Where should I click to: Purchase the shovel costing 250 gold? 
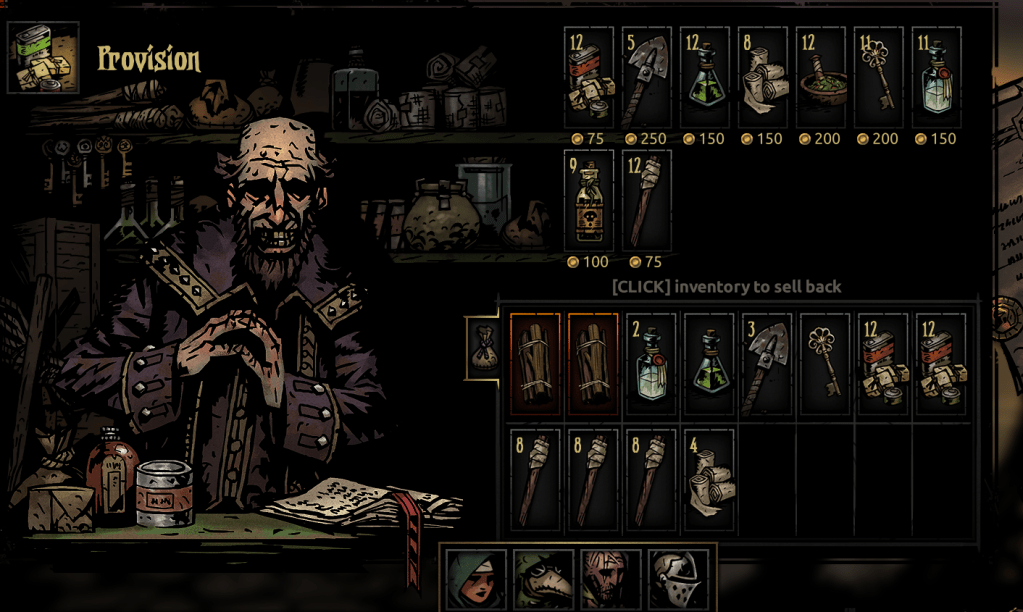click(647, 77)
